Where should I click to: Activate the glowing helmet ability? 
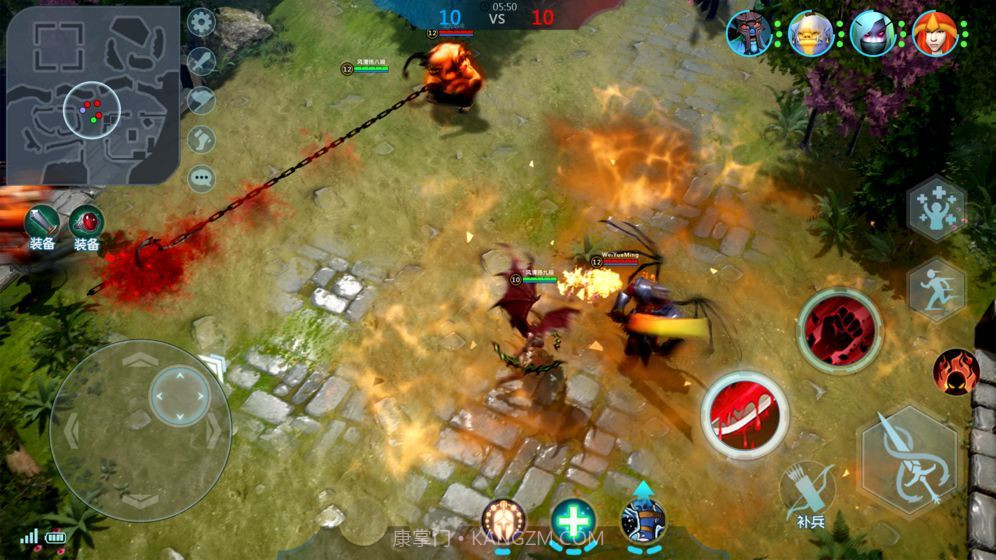click(x=503, y=520)
